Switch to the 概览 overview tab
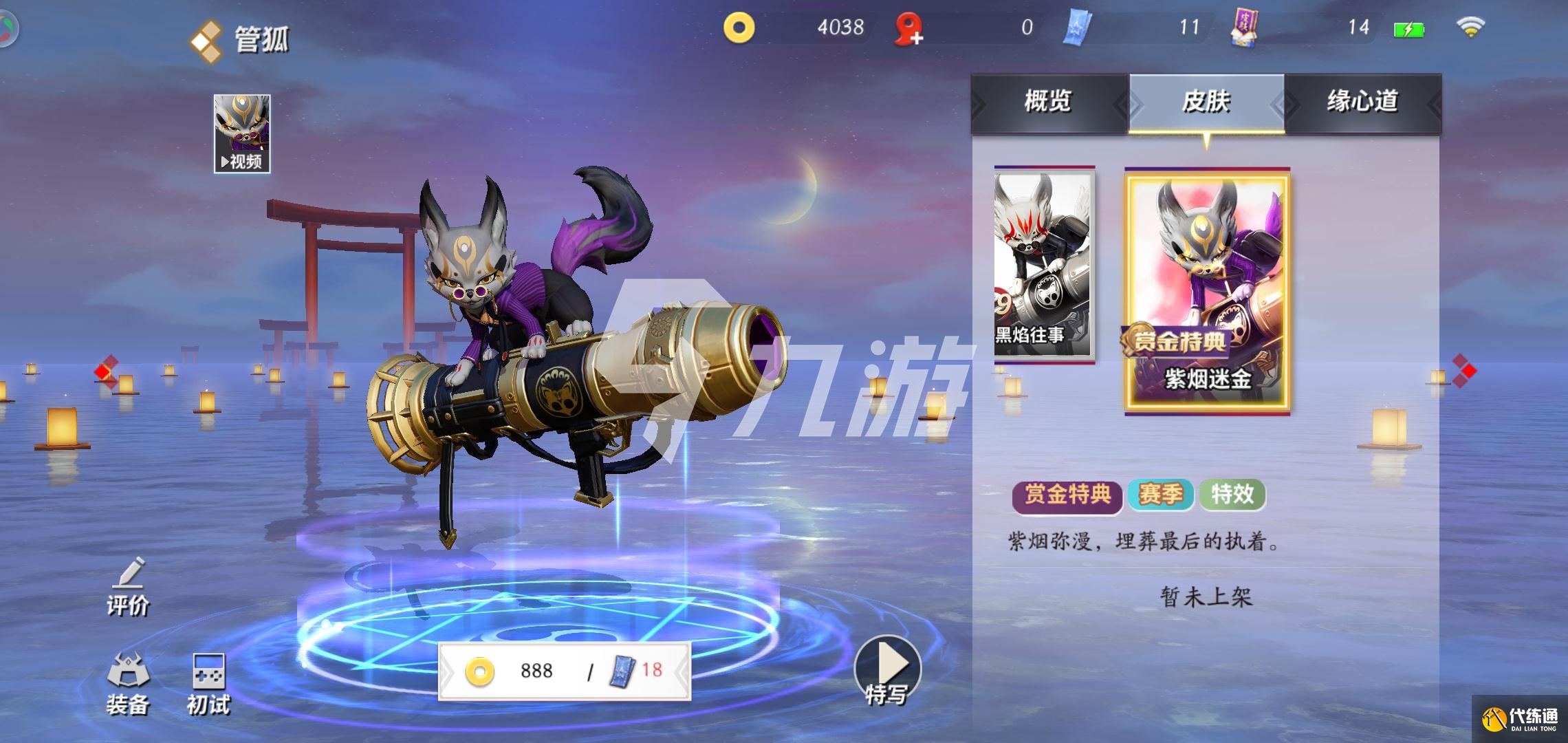Image resolution: width=1568 pixels, height=743 pixels. (x=1048, y=103)
